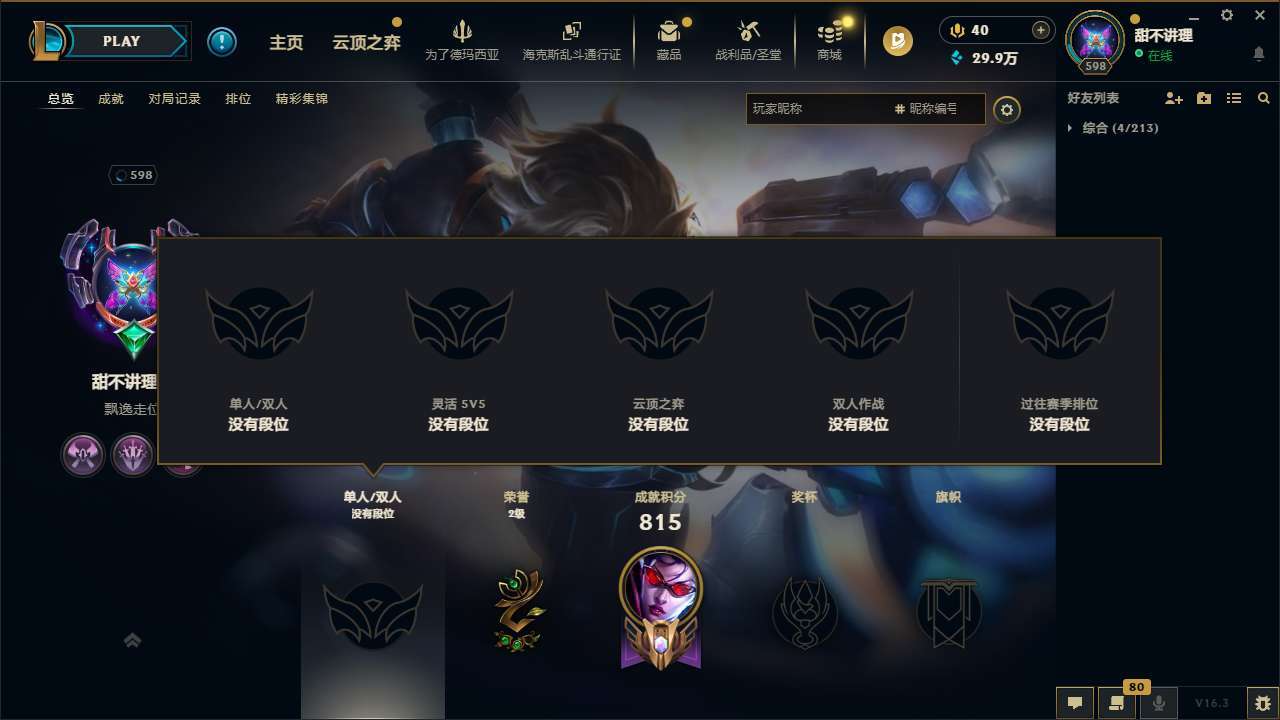Click the PLAY button
The height and width of the screenshot is (720, 1280).
(x=121, y=41)
